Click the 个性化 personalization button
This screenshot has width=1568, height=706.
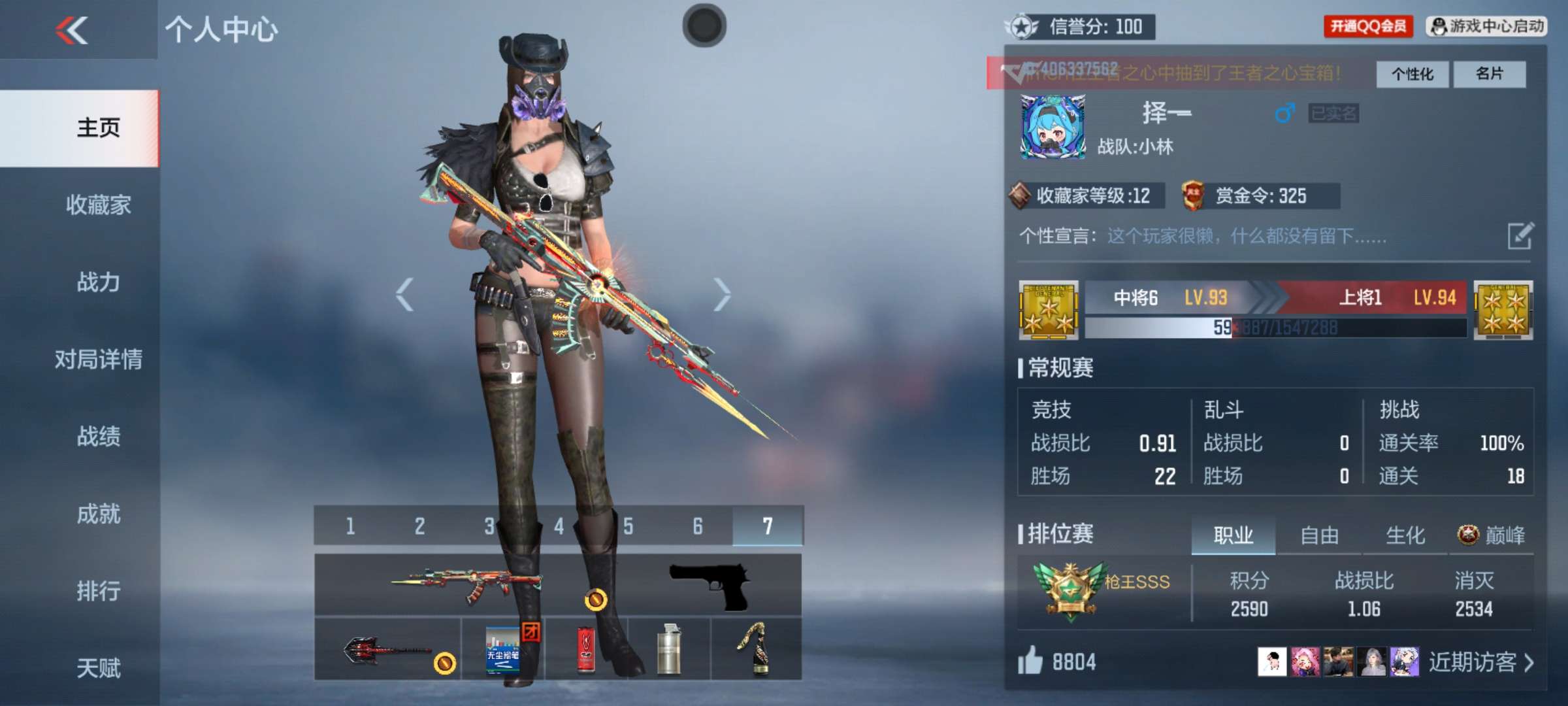tap(1412, 75)
